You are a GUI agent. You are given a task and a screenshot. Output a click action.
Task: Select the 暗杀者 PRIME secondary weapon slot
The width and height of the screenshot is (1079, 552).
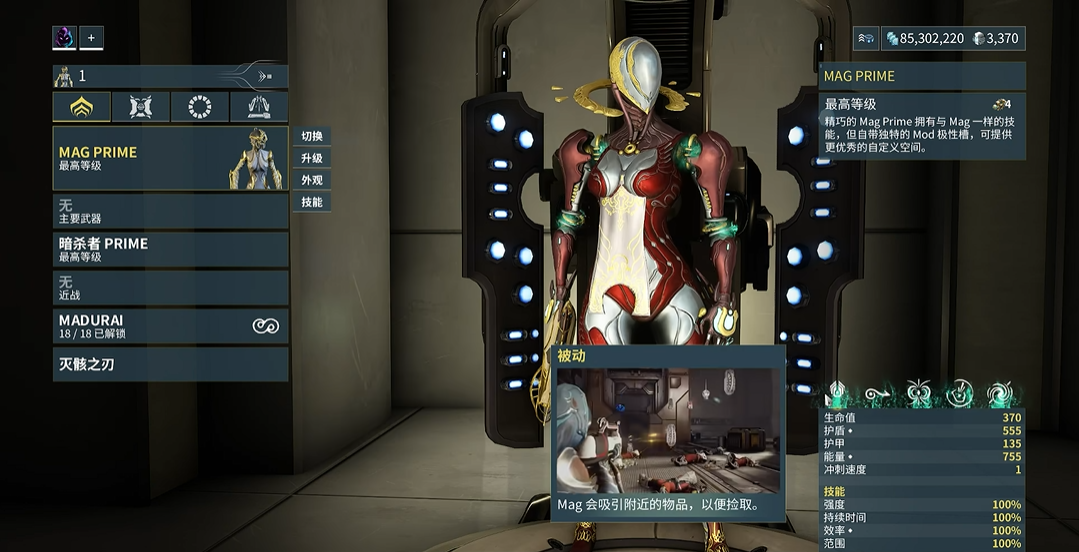click(170, 249)
